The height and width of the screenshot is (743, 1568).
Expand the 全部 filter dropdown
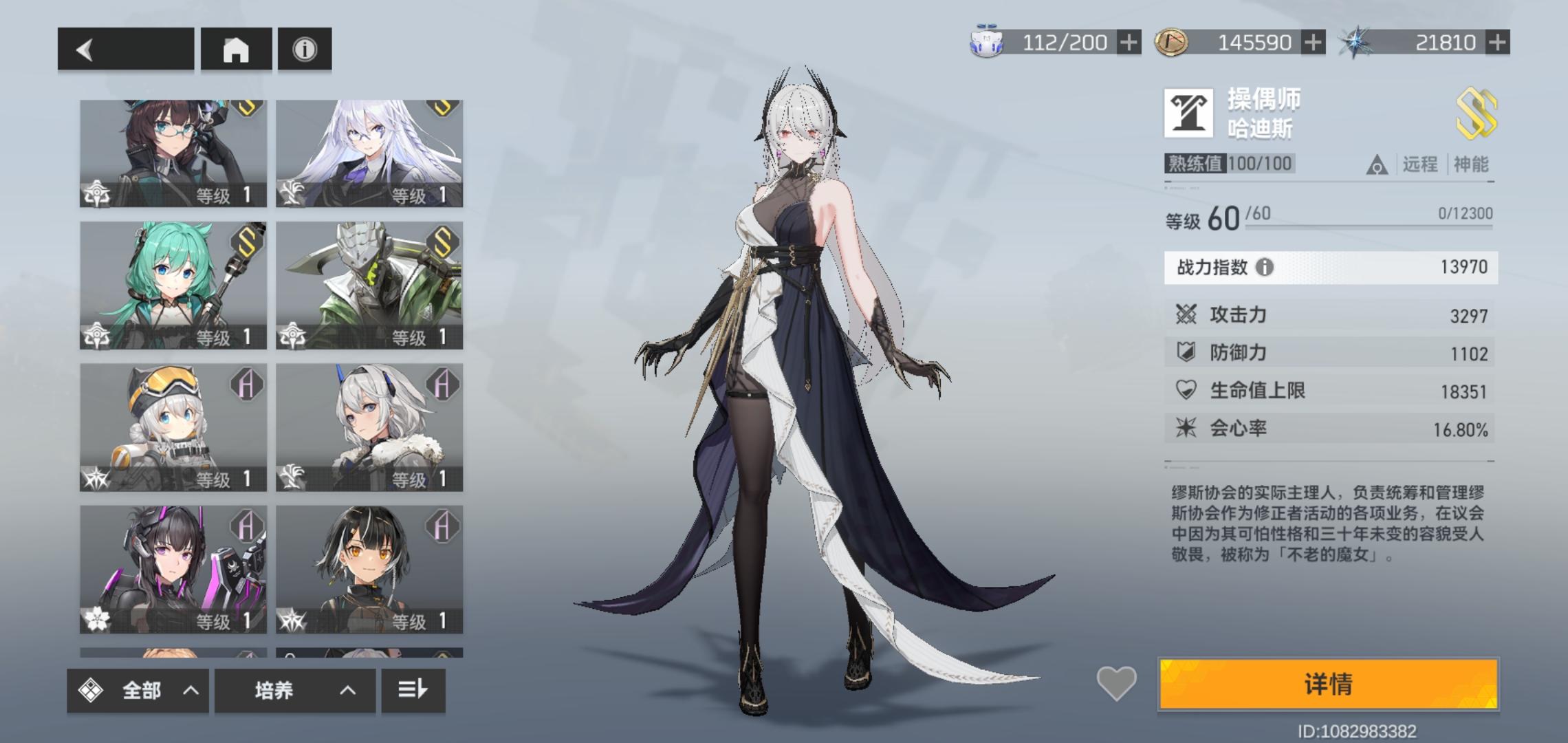[x=138, y=690]
